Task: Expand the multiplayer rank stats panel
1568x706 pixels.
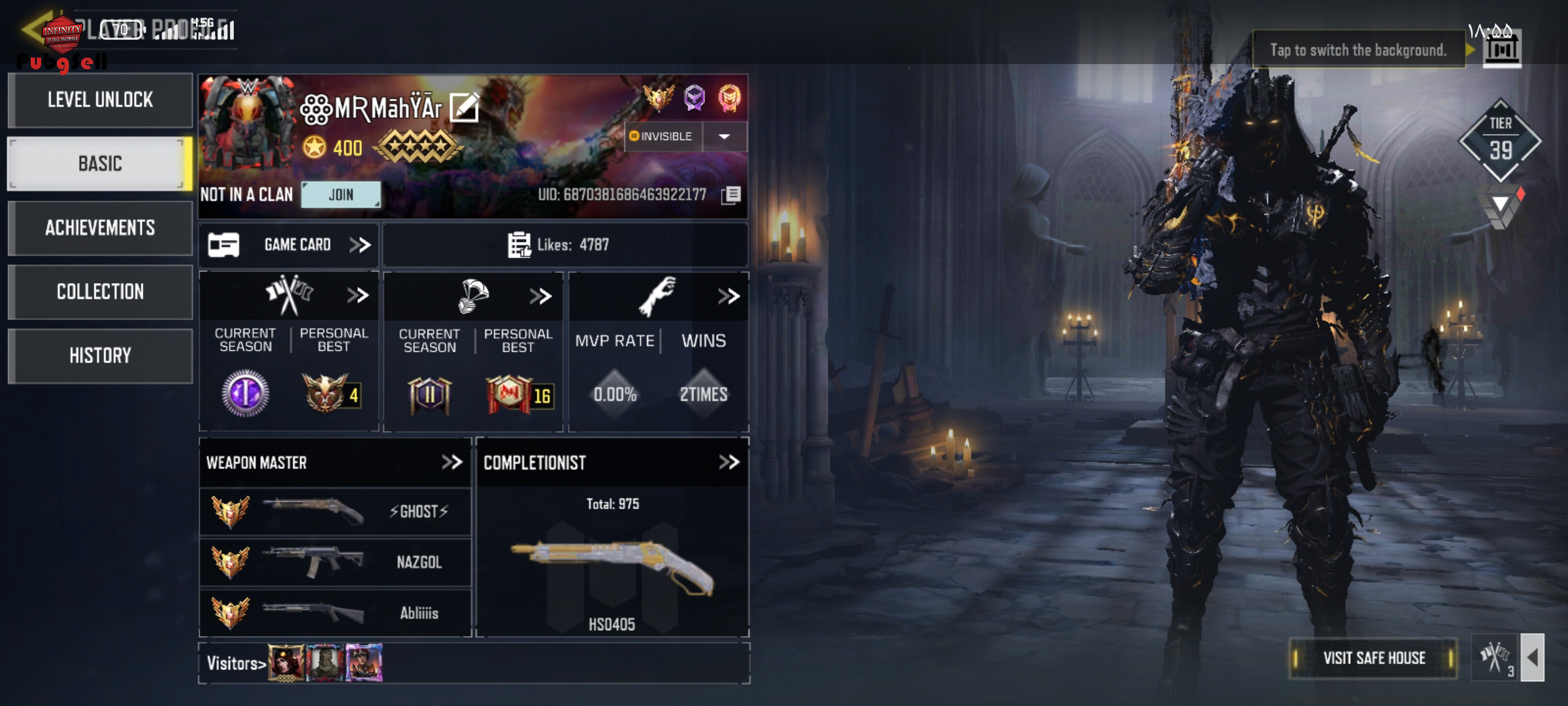Action: 357,296
